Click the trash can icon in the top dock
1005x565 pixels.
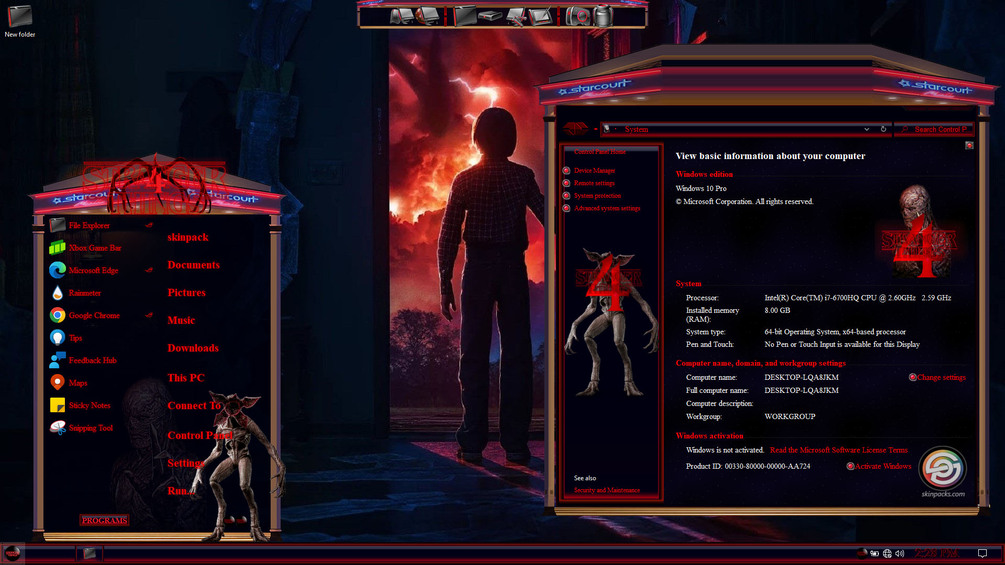click(x=602, y=16)
